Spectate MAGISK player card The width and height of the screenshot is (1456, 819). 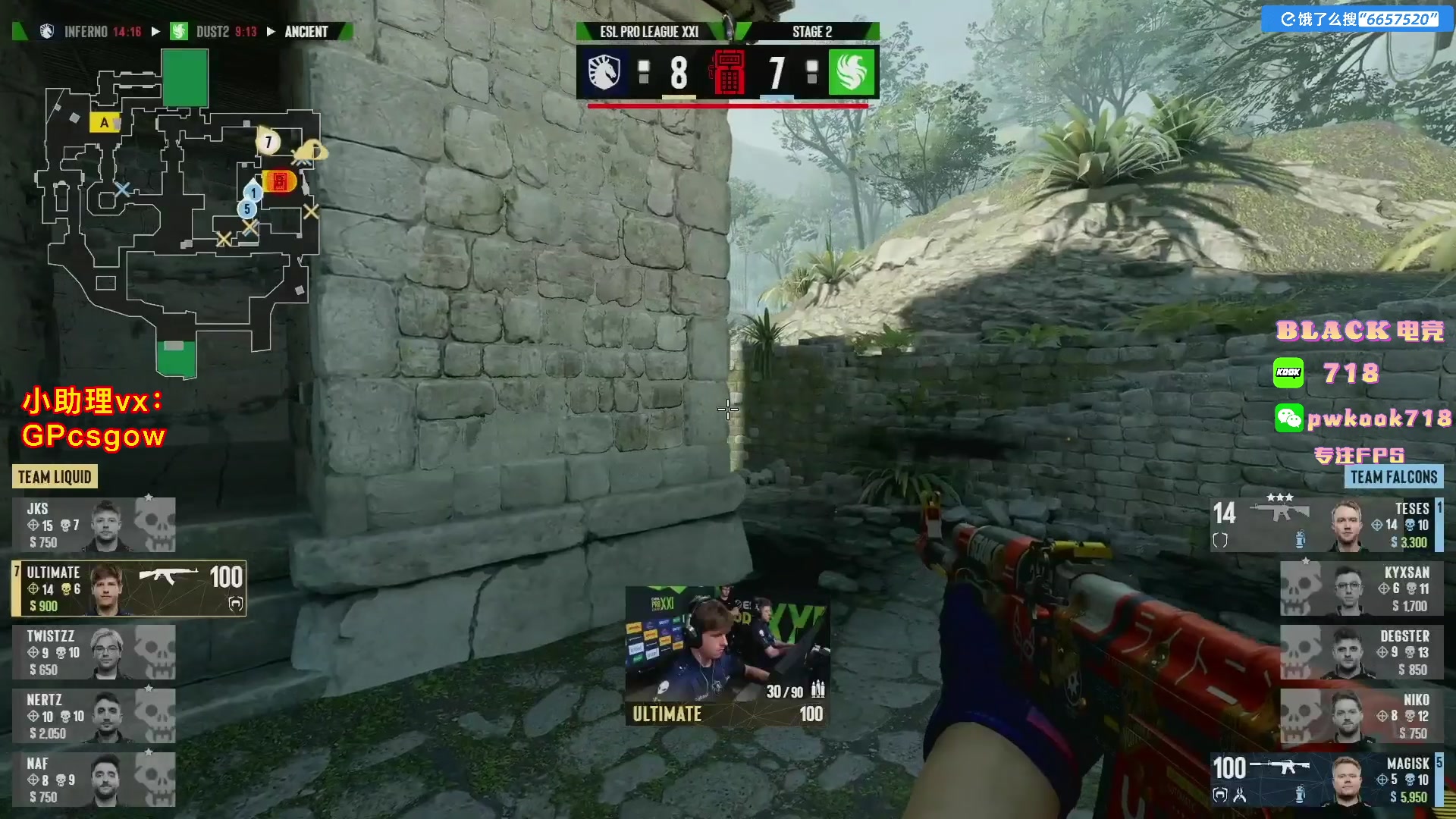[1327, 780]
